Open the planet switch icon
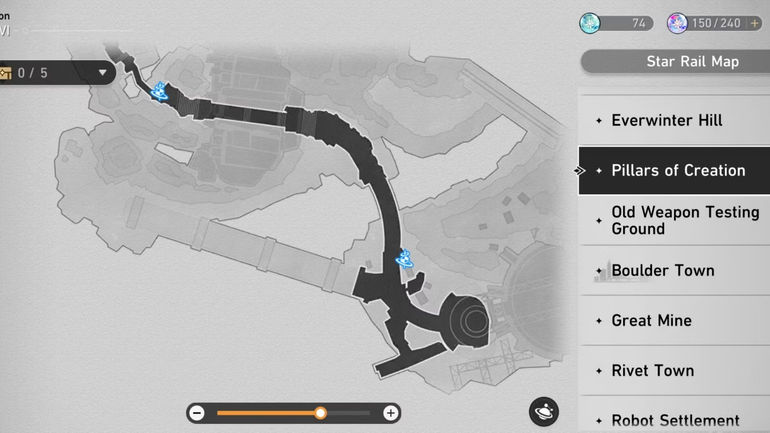This screenshot has height=433, width=770. point(544,411)
